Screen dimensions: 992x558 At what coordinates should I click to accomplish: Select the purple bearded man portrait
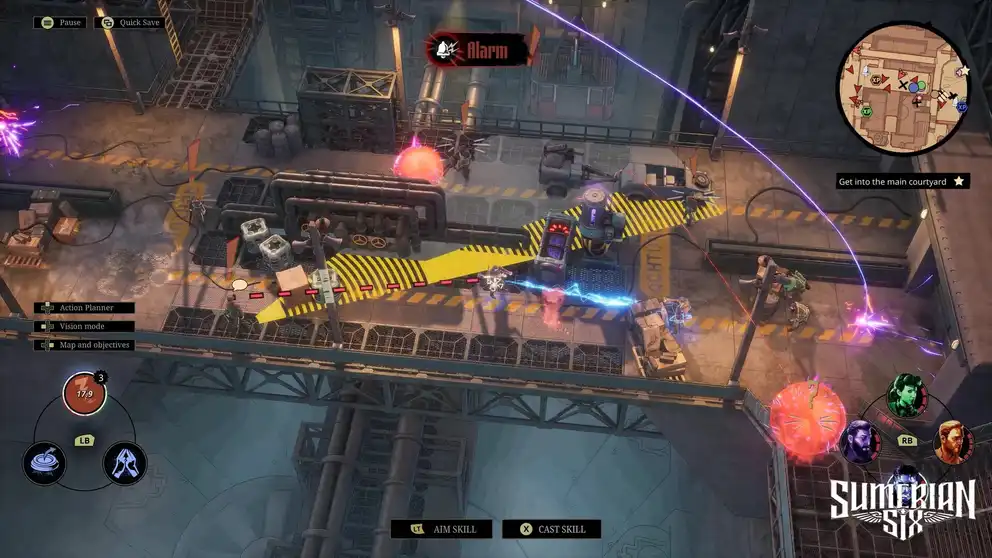point(860,441)
